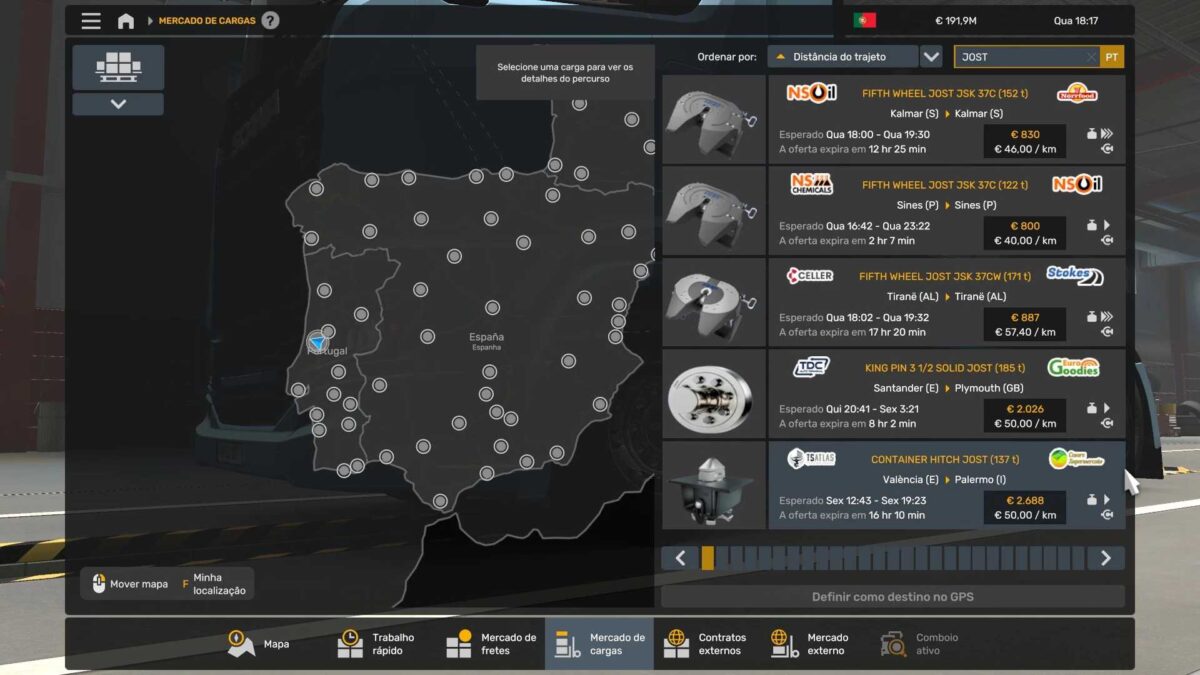Choose the Tiranë Fifth Wheel JSK 37CW cargo
Screen dimensions: 1200x675
[x=945, y=303]
